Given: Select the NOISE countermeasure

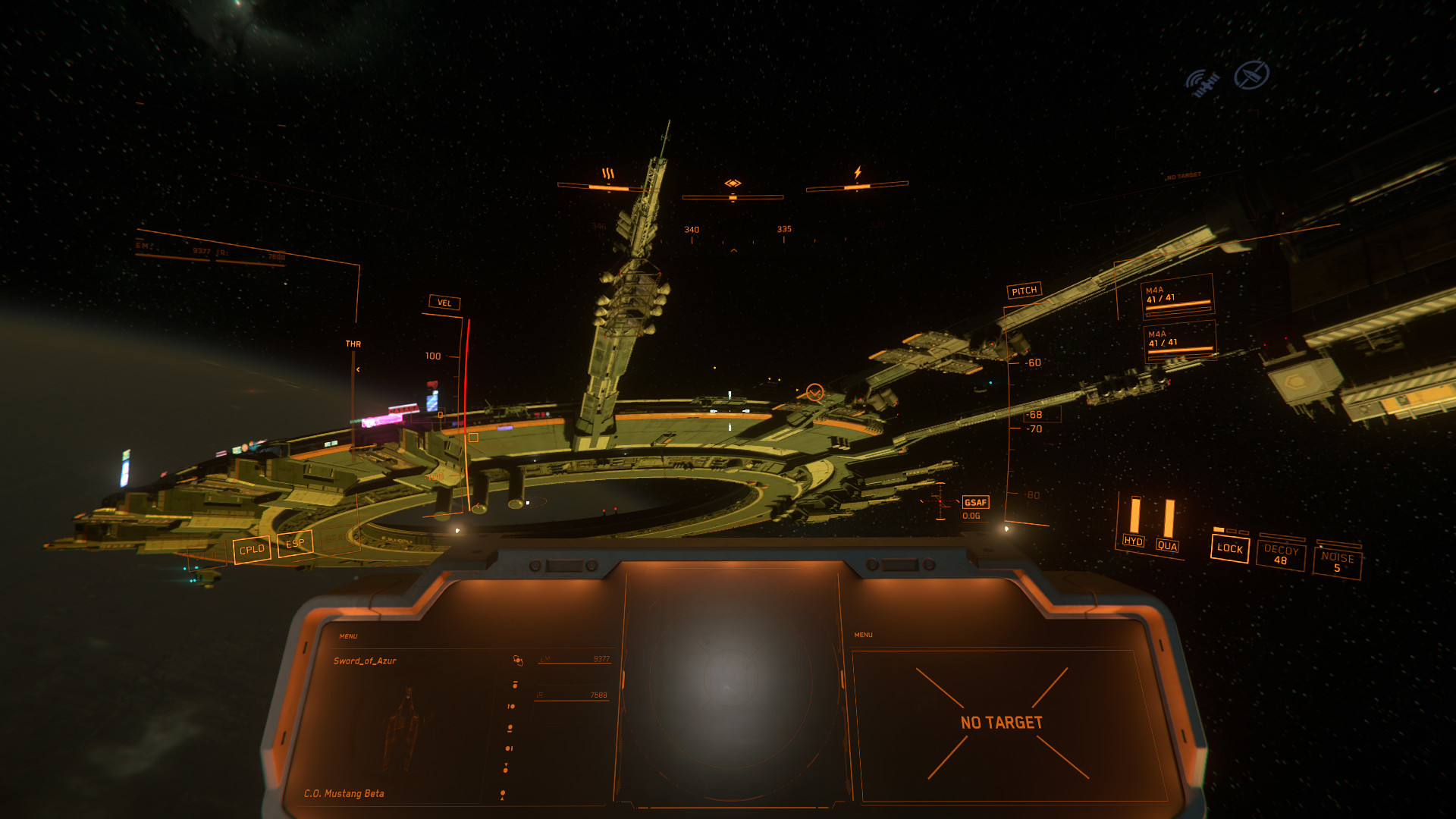Looking at the screenshot, I should point(1337,562).
